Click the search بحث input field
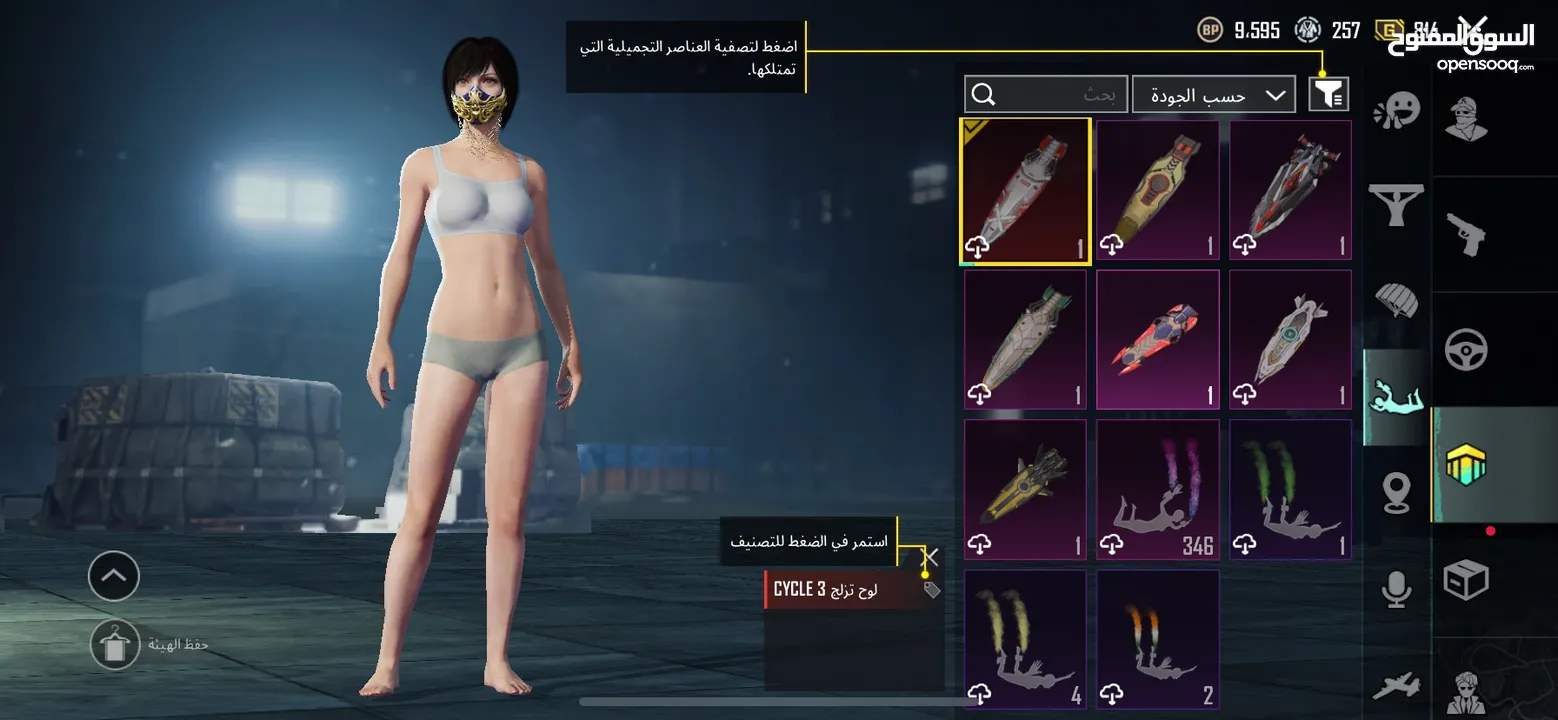The height and width of the screenshot is (720, 1558). click(1045, 93)
